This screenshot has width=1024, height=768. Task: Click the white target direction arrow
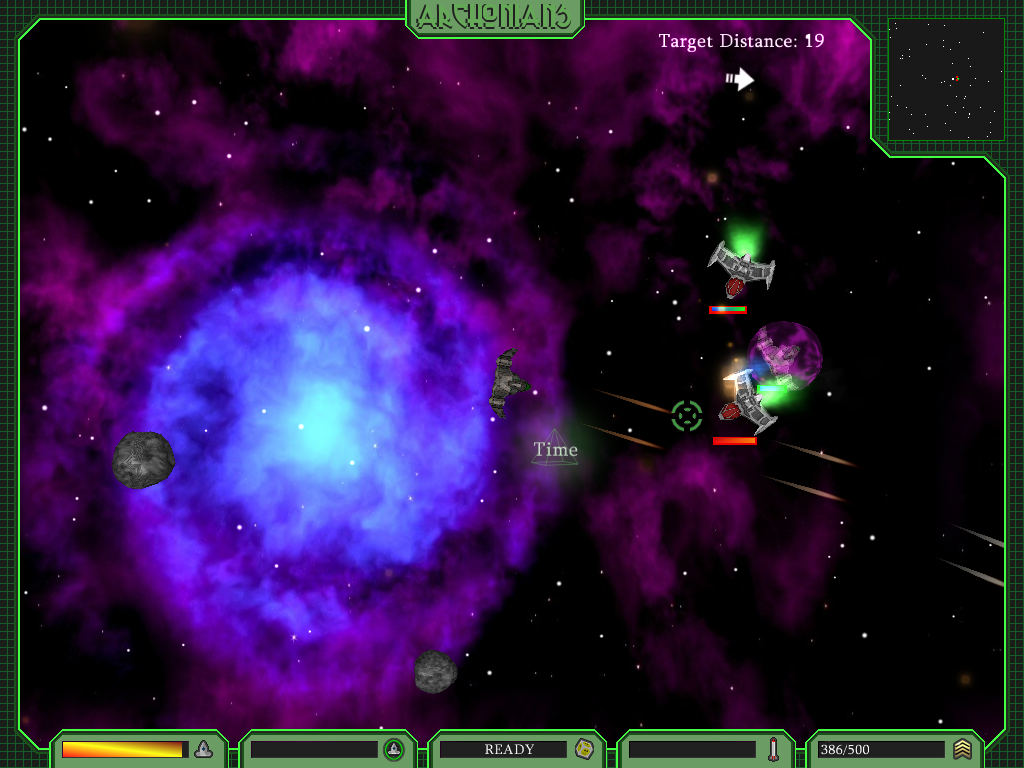pyautogui.click(x=740, y=79)
